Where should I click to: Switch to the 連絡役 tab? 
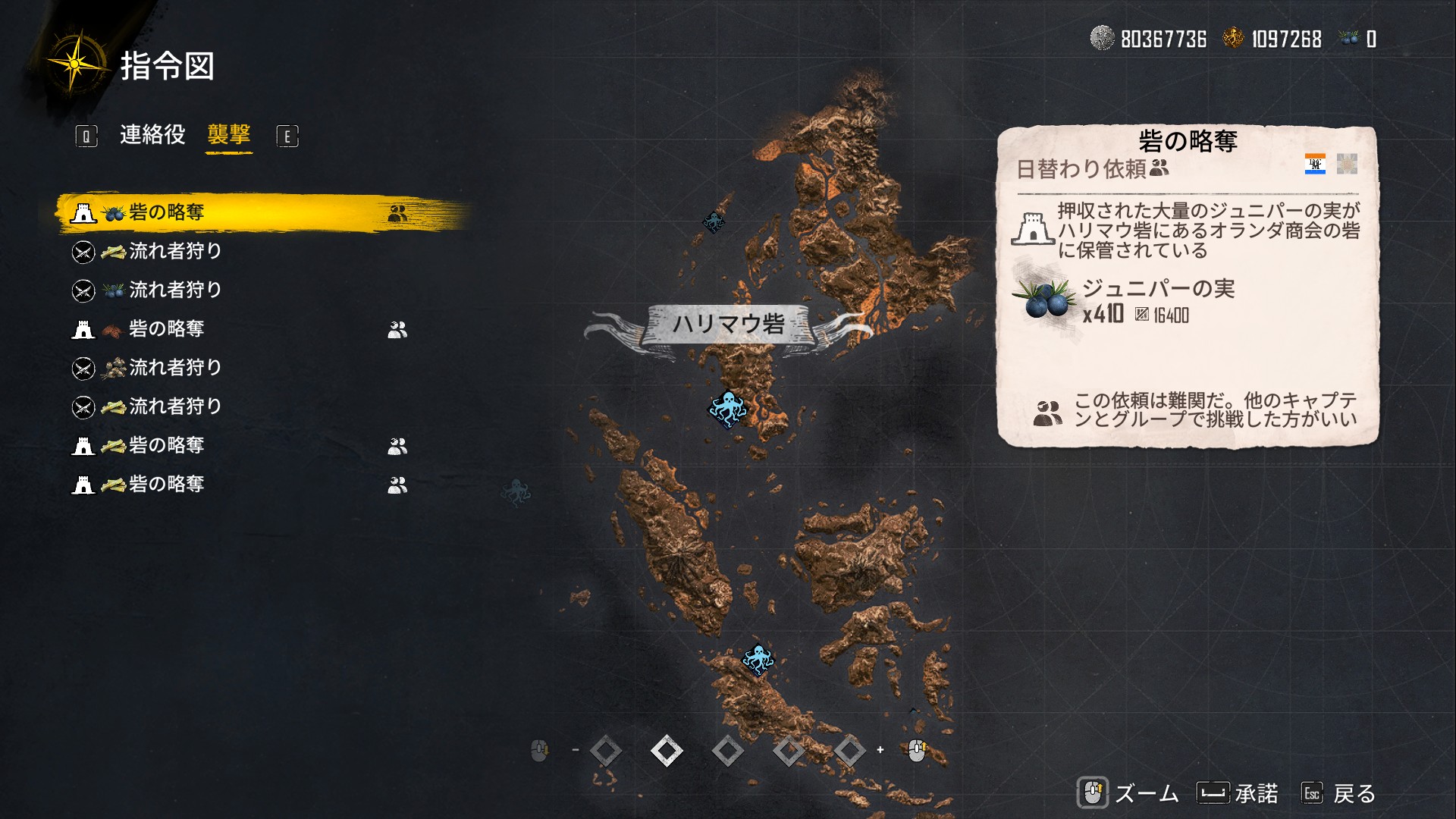pyautogui.click(x=152, y=135)
